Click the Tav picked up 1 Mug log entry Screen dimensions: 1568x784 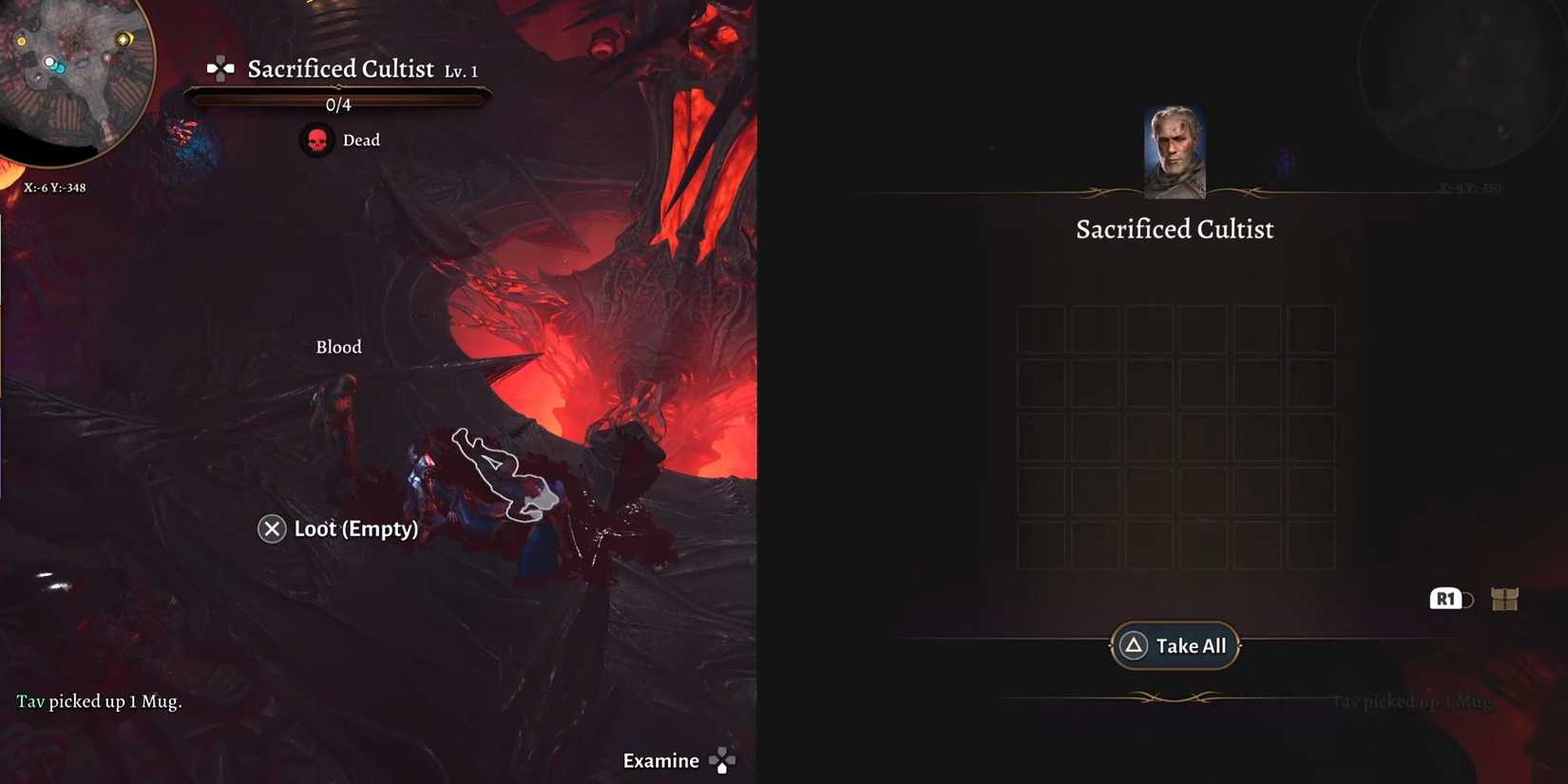point(99,701)
